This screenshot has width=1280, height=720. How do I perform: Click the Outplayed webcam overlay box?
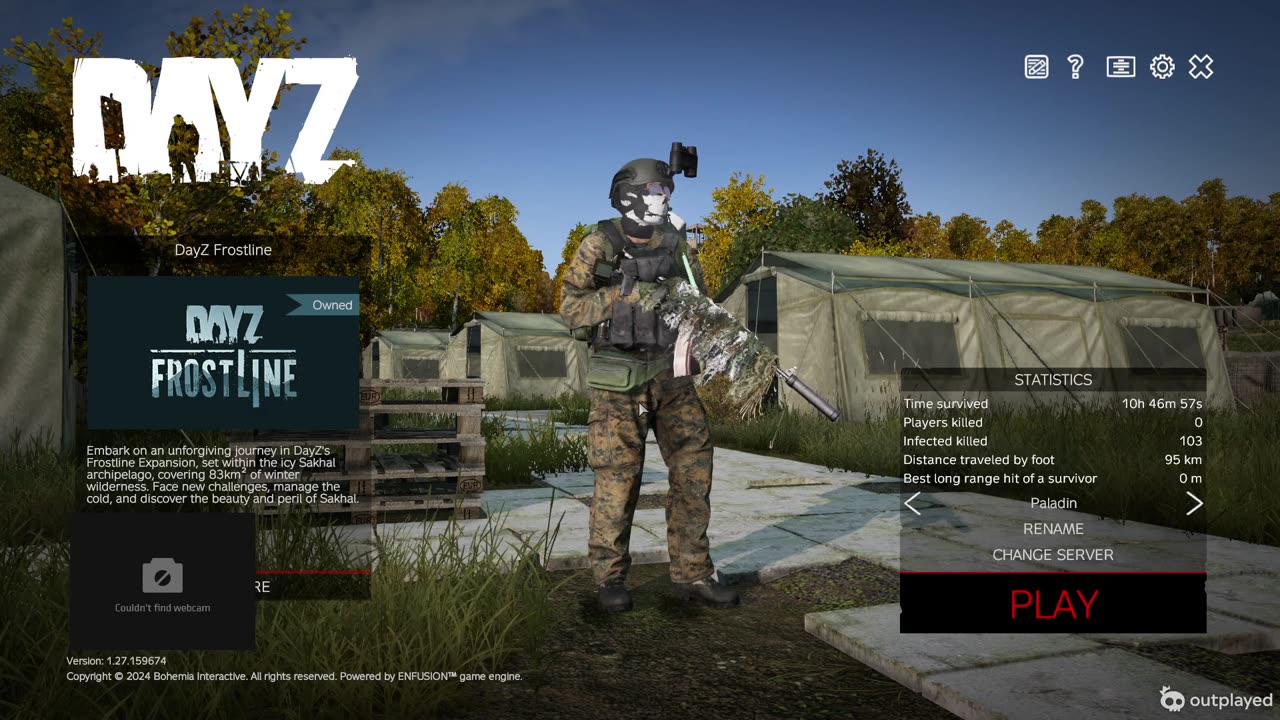click(162, 582)
